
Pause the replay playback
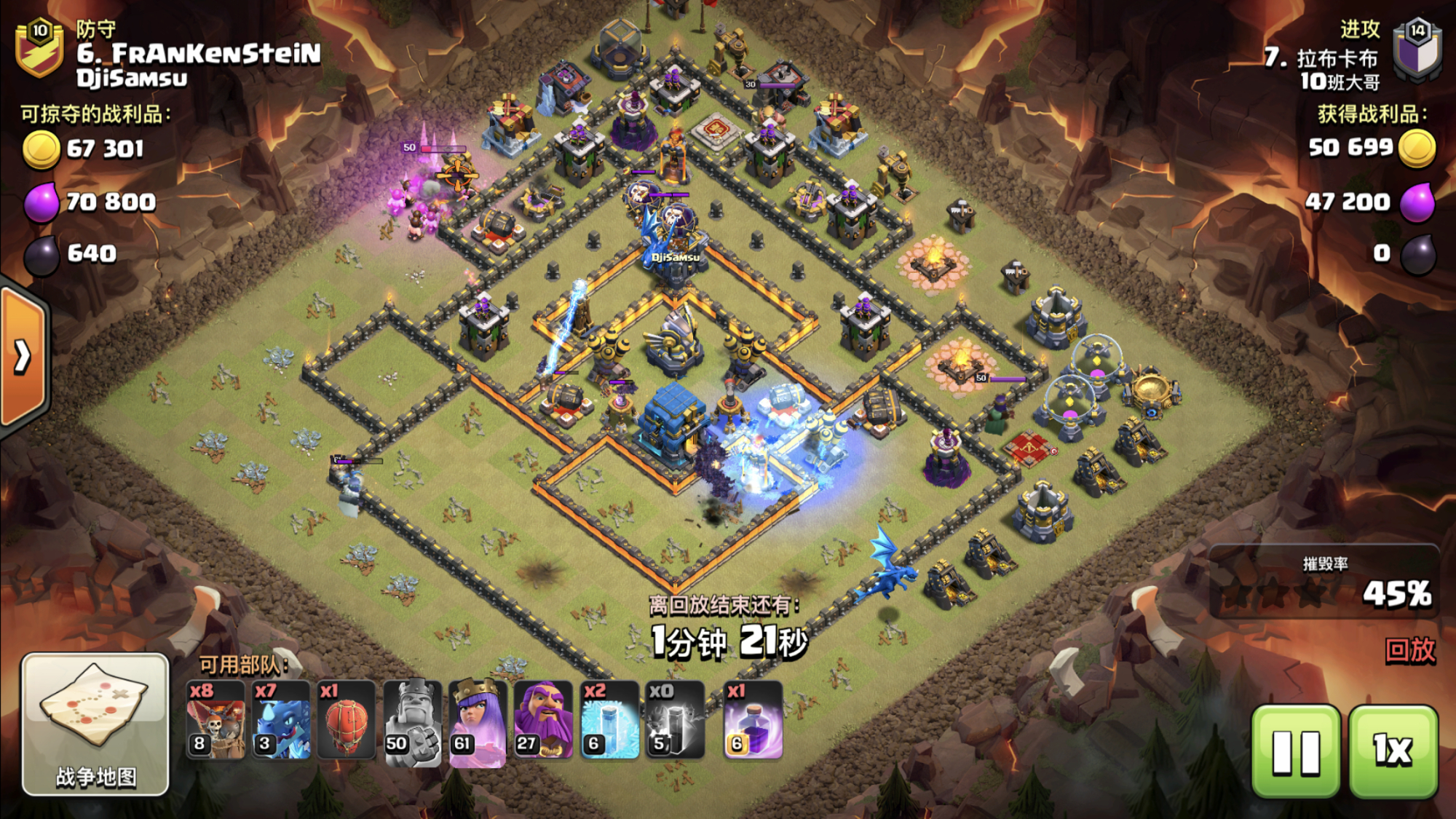(x=1296, y=751)
